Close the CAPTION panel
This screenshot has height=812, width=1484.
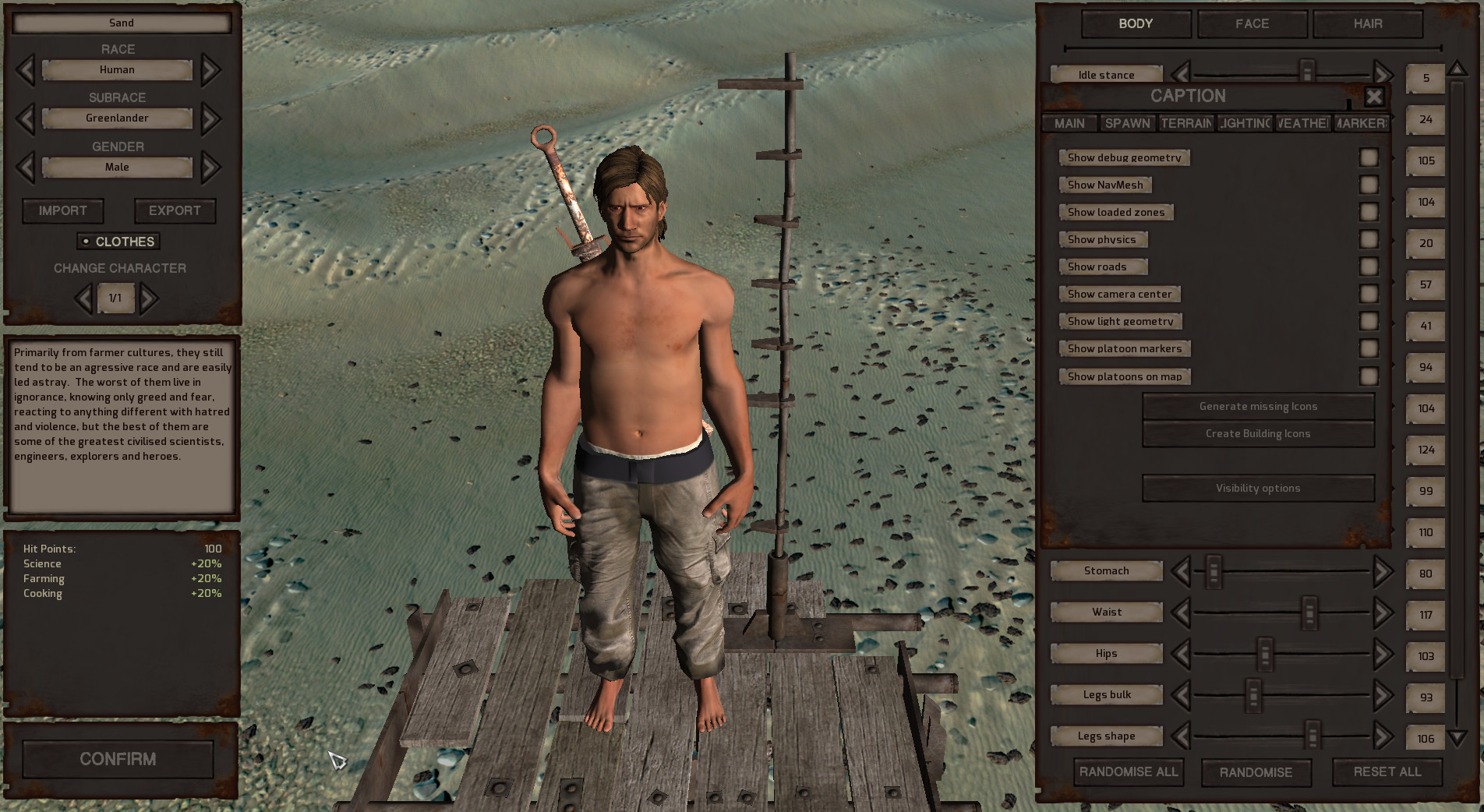pyautogui.click(x=1374, y=97)
